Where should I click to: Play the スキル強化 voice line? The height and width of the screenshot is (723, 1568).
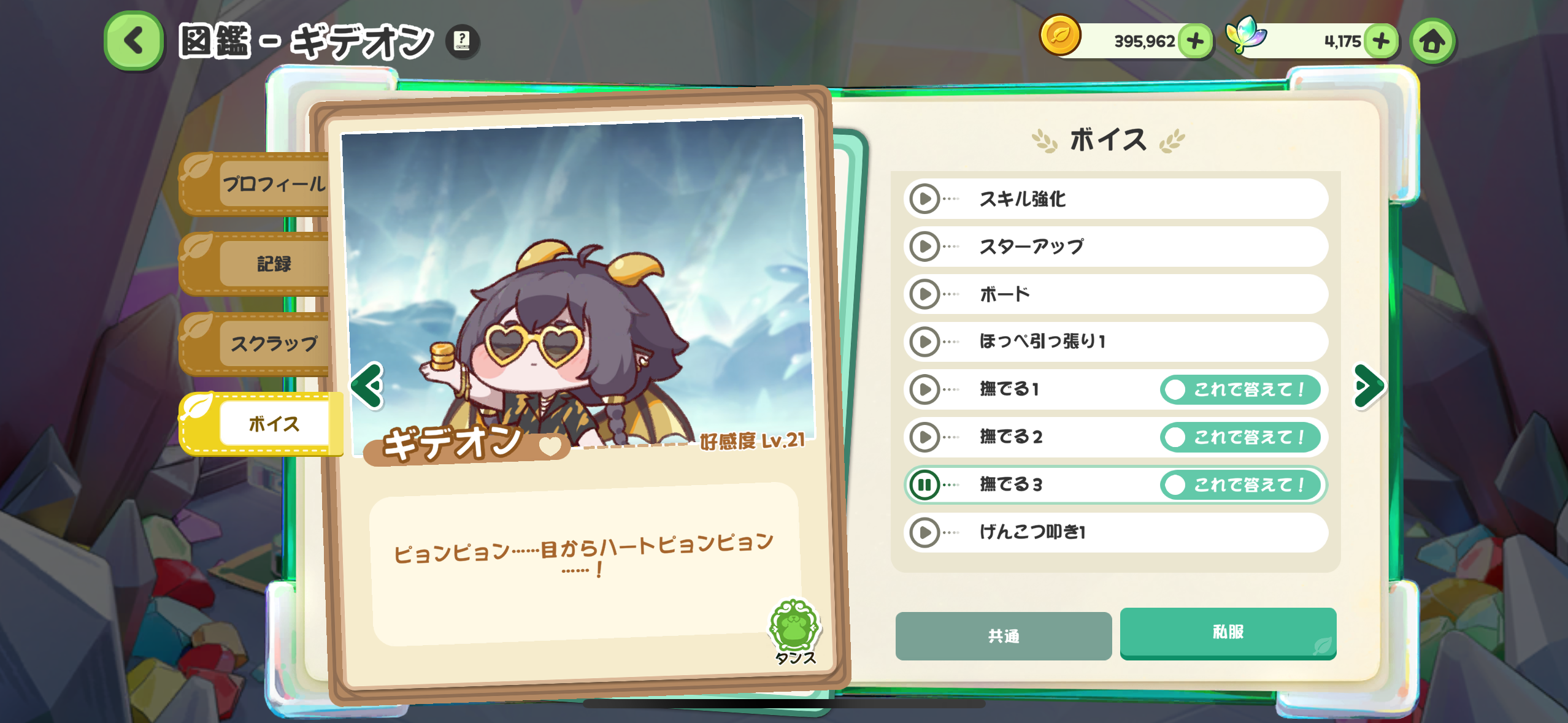[x=924, y=199]
